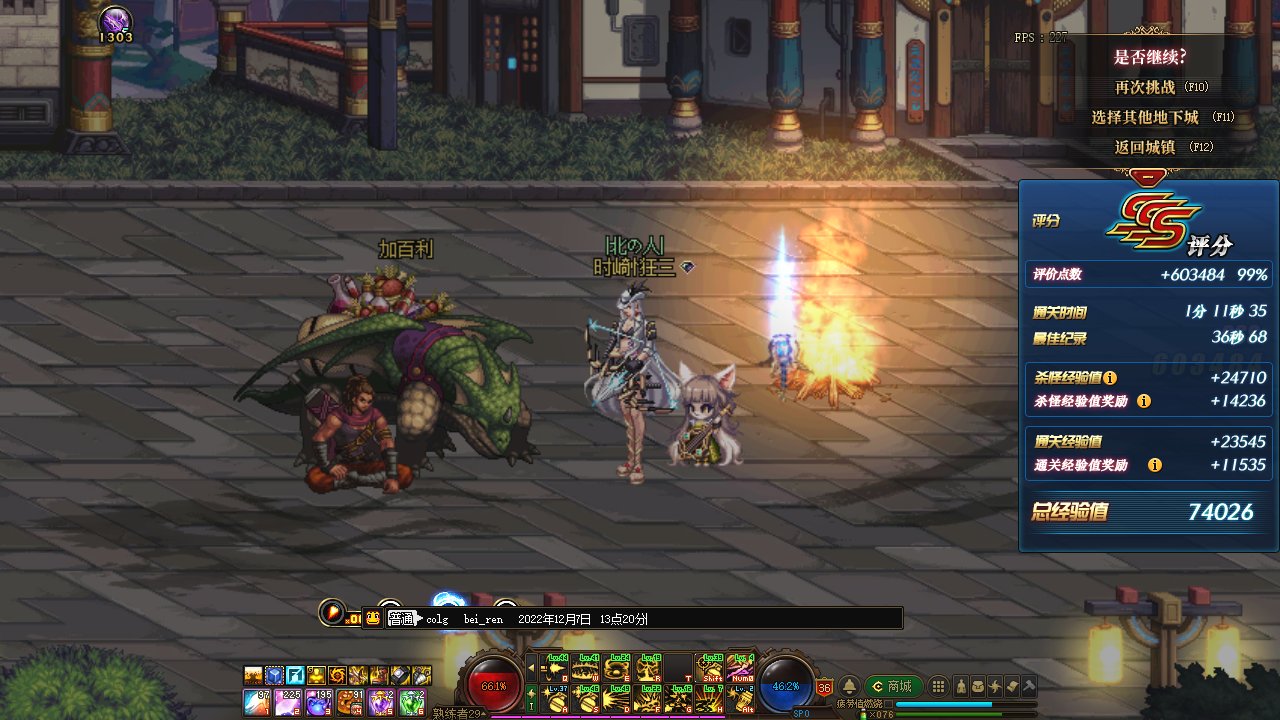Switch the 普通 chat channel selector
The width and height of the screenshot is (1280, 720).
point(401,619)
